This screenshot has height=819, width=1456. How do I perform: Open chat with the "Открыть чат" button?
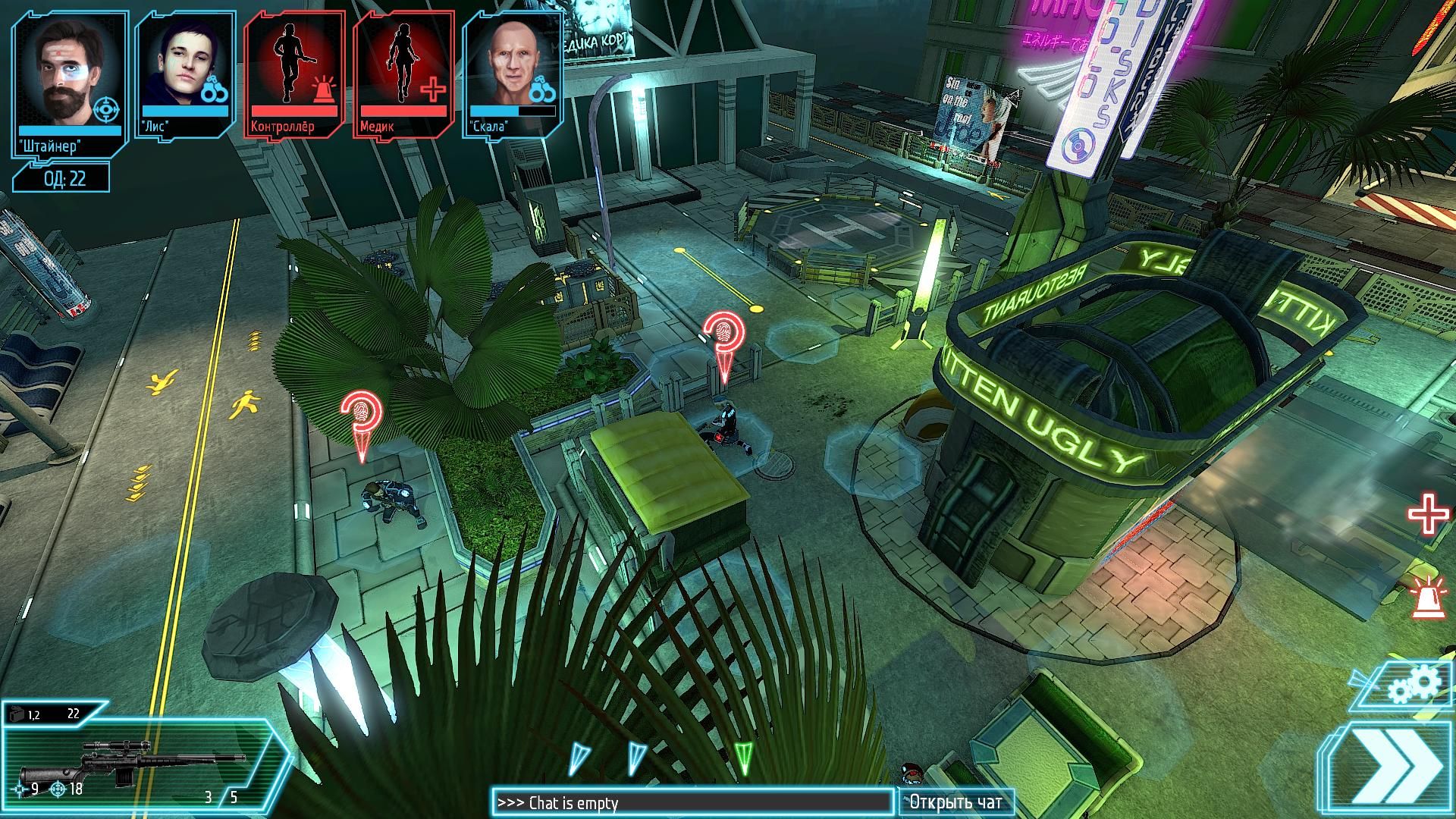(955, 802)
